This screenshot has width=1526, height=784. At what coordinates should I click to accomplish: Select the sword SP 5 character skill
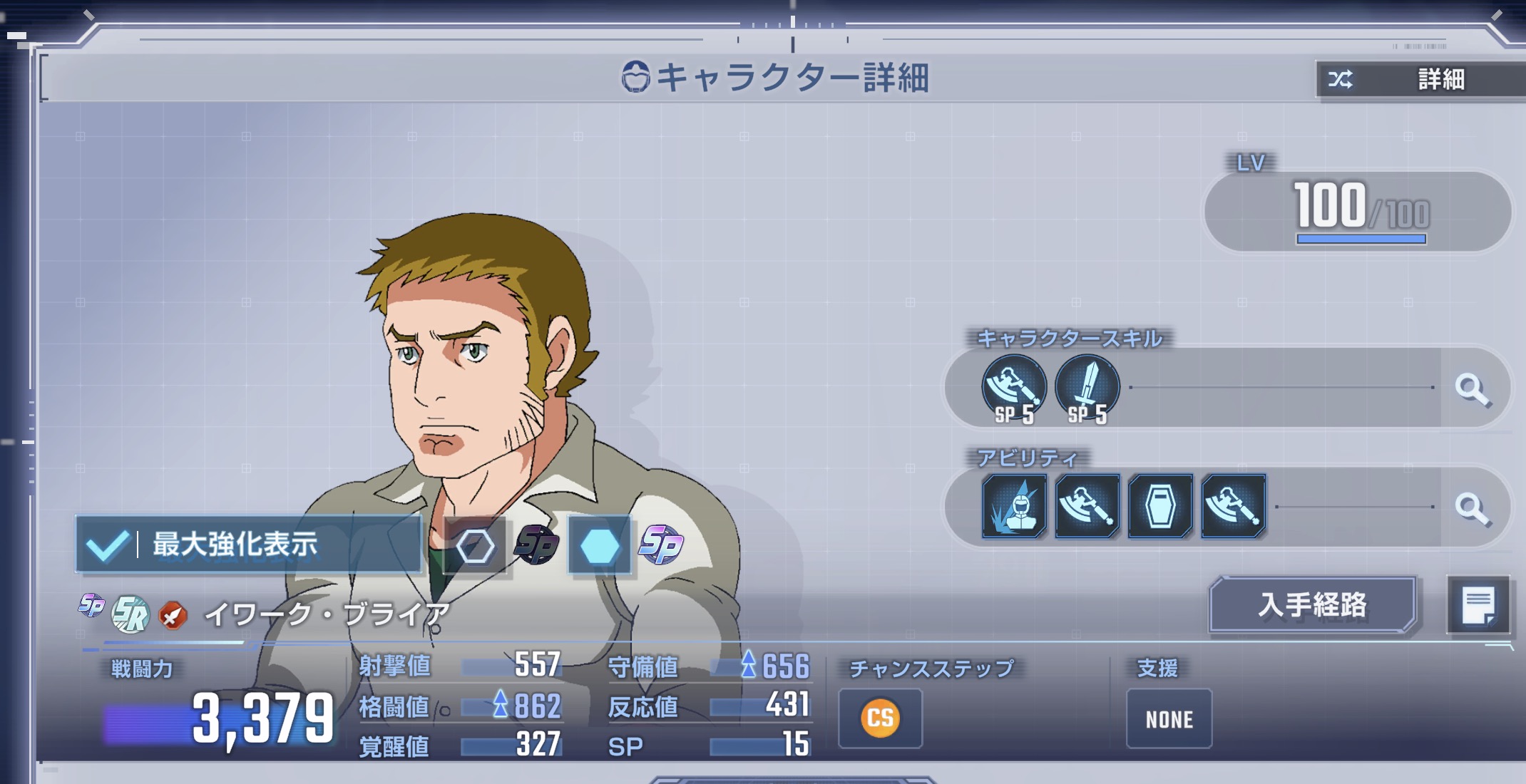[1087, 388]
